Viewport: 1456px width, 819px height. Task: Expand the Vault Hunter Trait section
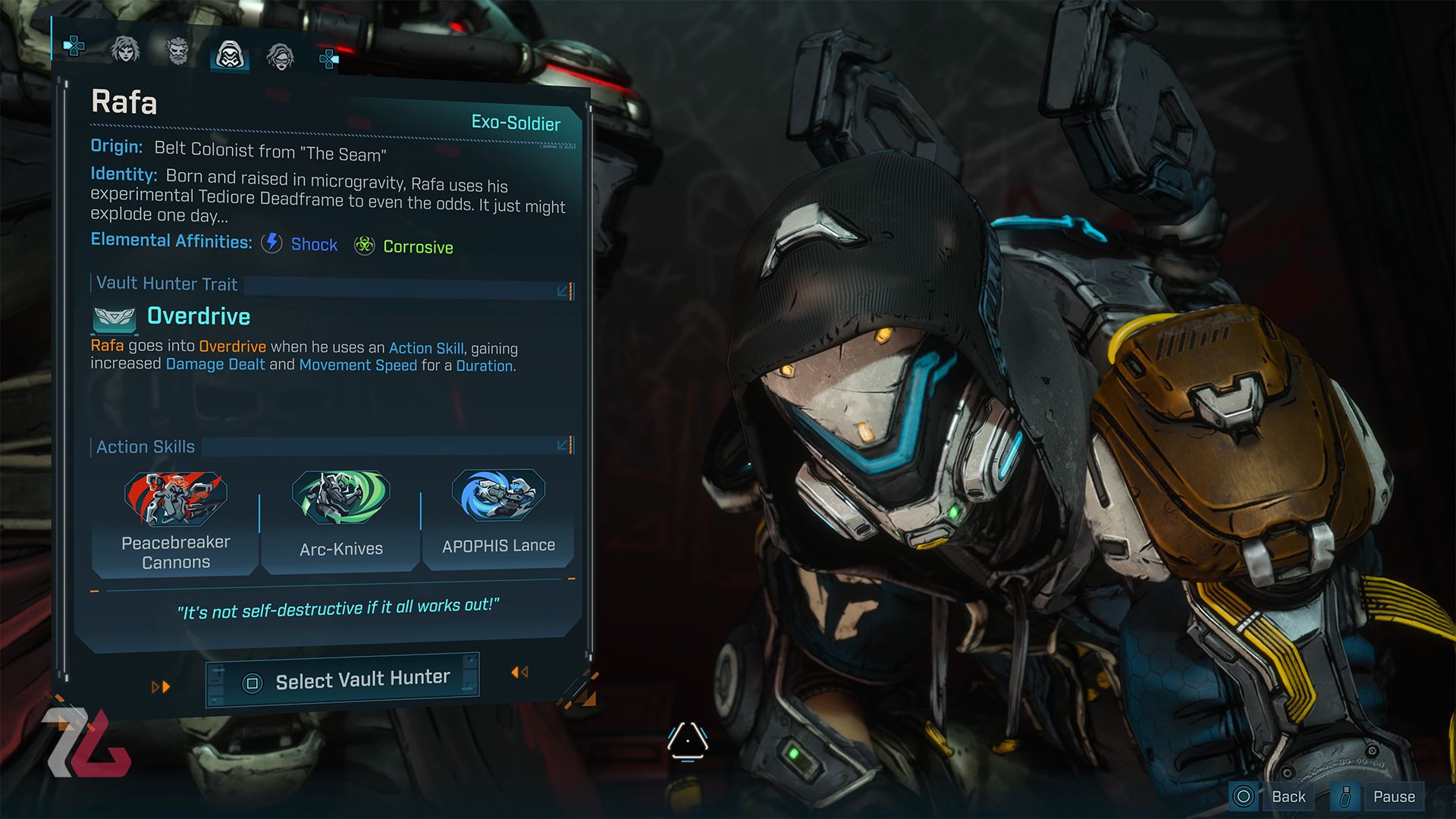point(563,291)
